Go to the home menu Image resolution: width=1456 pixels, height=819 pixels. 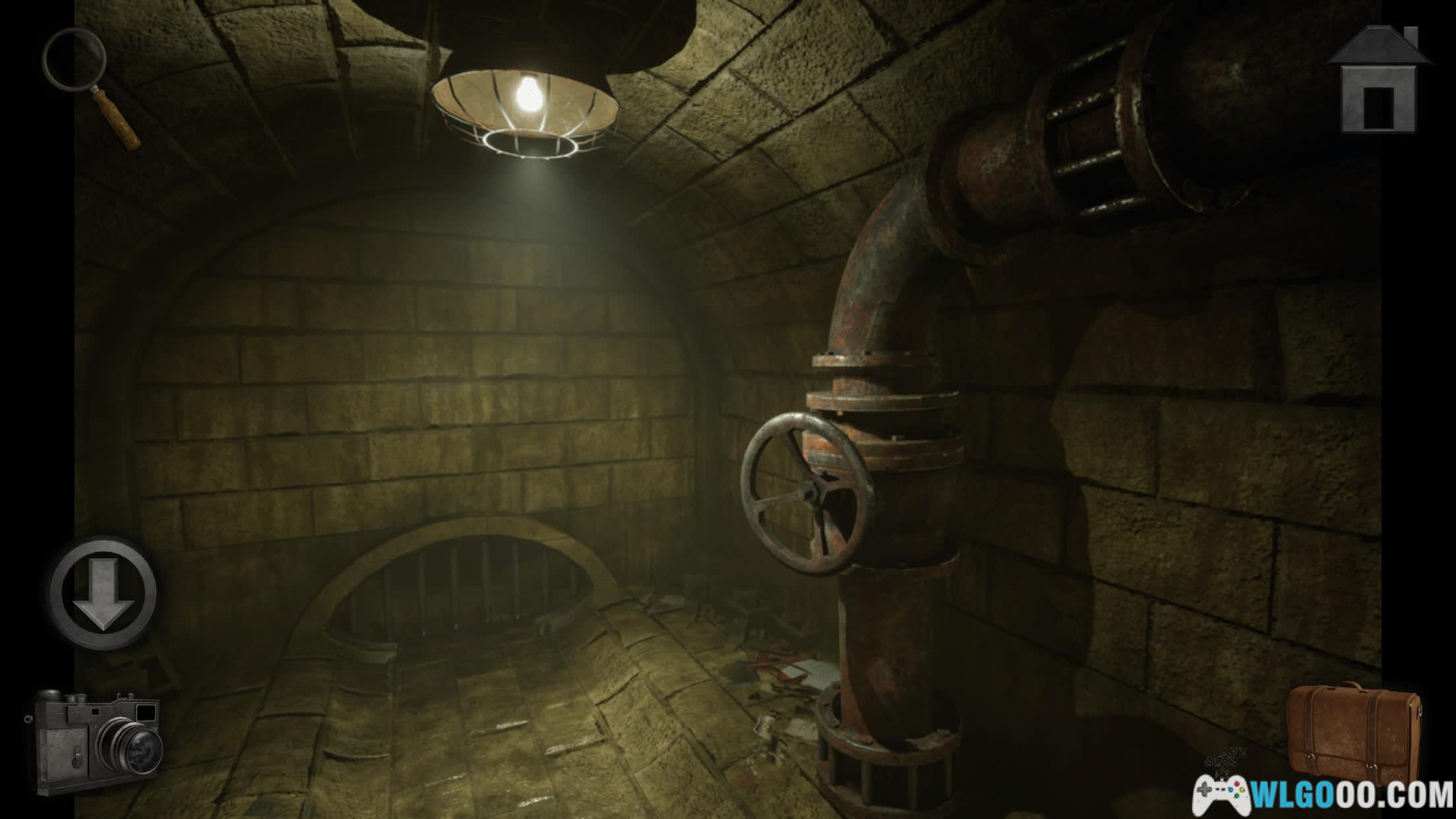[1380, 80]
